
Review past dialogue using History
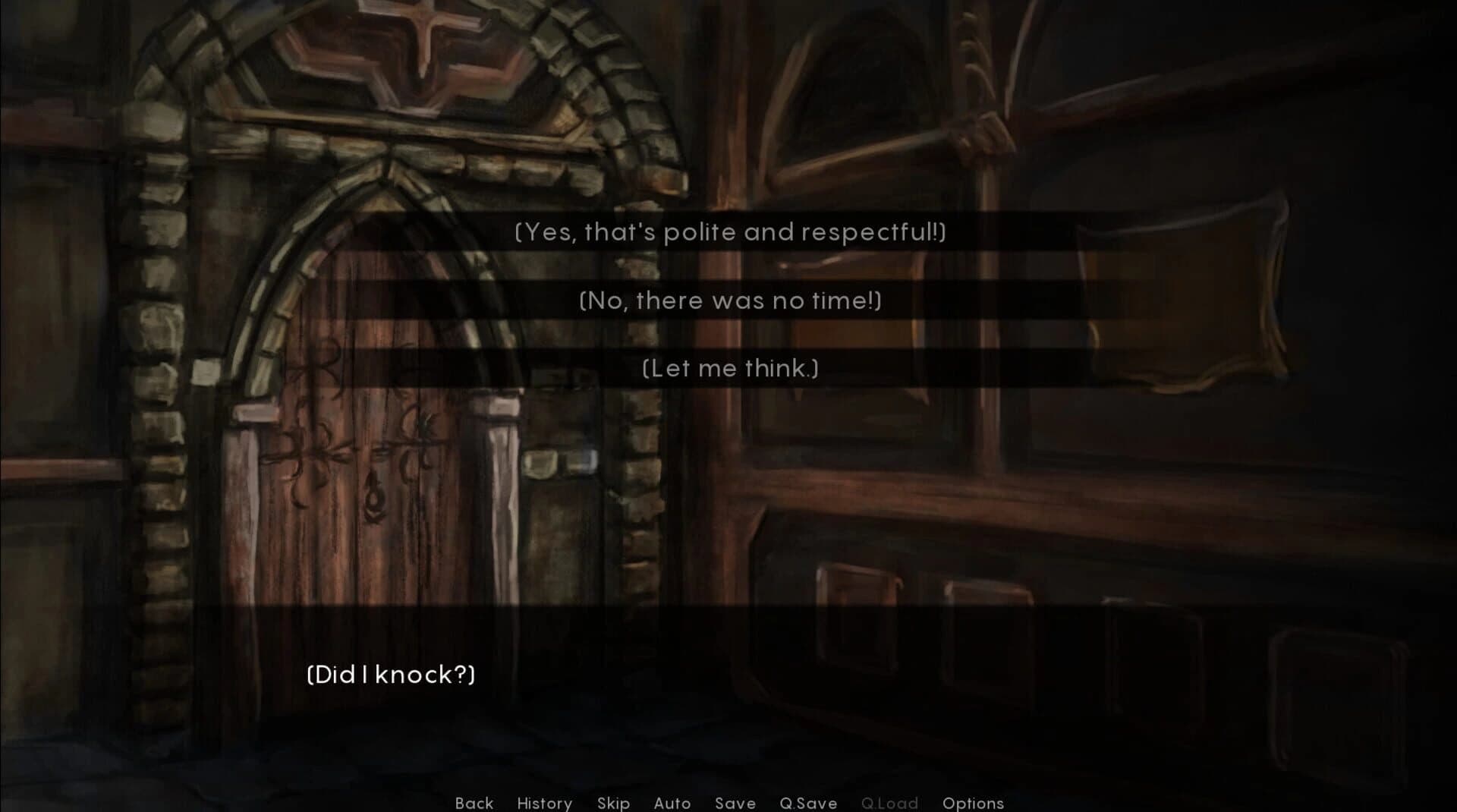[x=544, y=803]
